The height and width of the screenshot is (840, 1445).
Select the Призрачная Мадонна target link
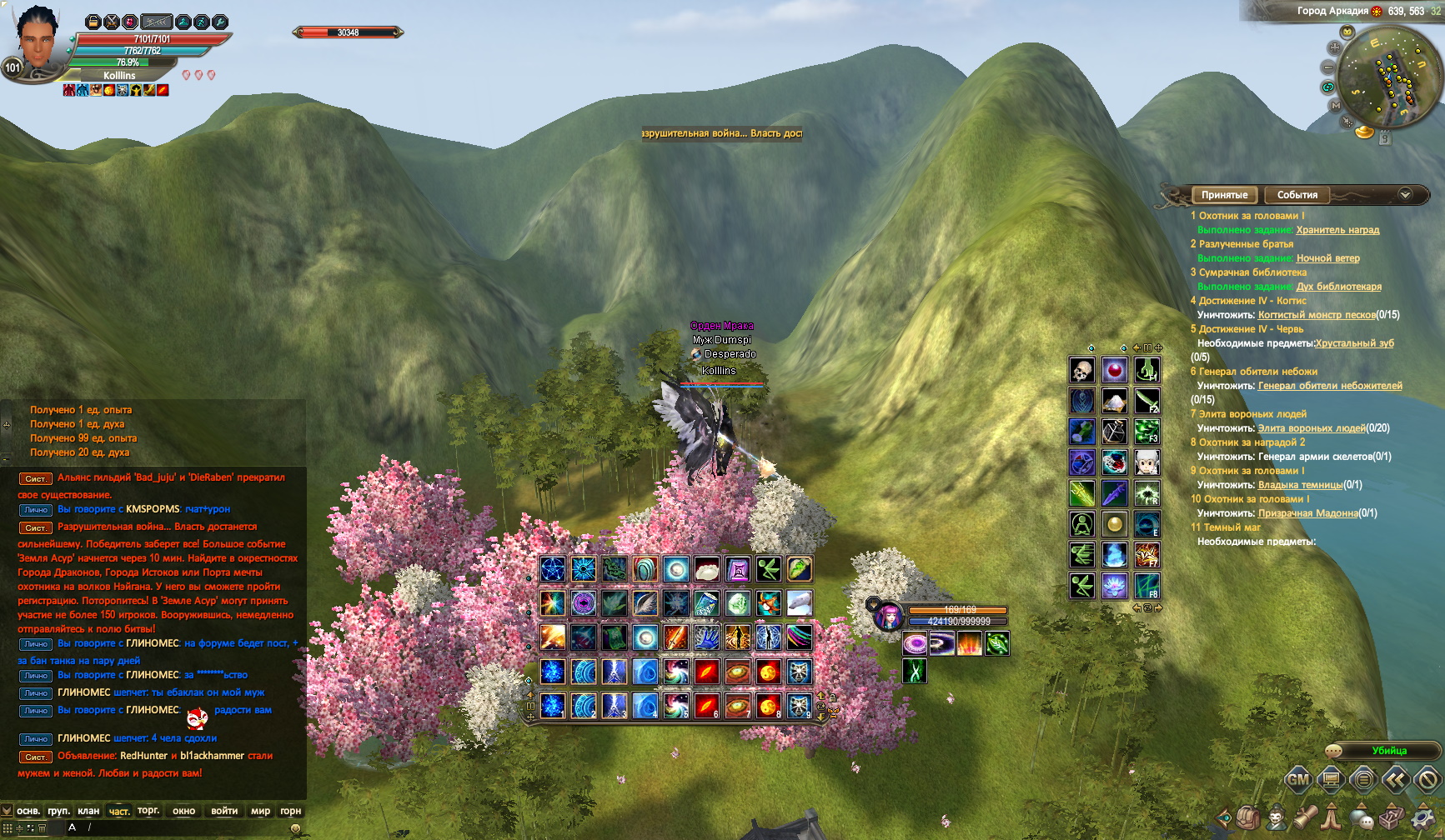click(1307, 513)
